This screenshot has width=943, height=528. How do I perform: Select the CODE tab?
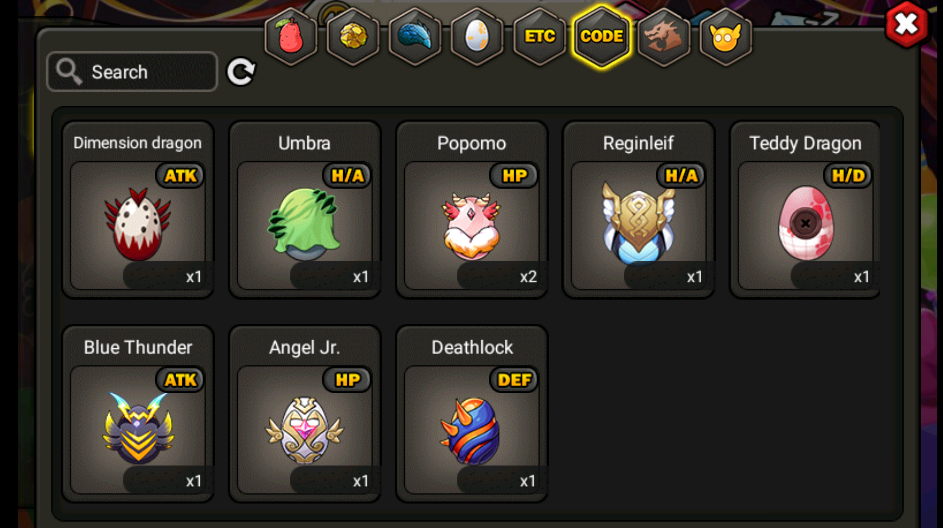pyautogui.click(x=602, y=37)
